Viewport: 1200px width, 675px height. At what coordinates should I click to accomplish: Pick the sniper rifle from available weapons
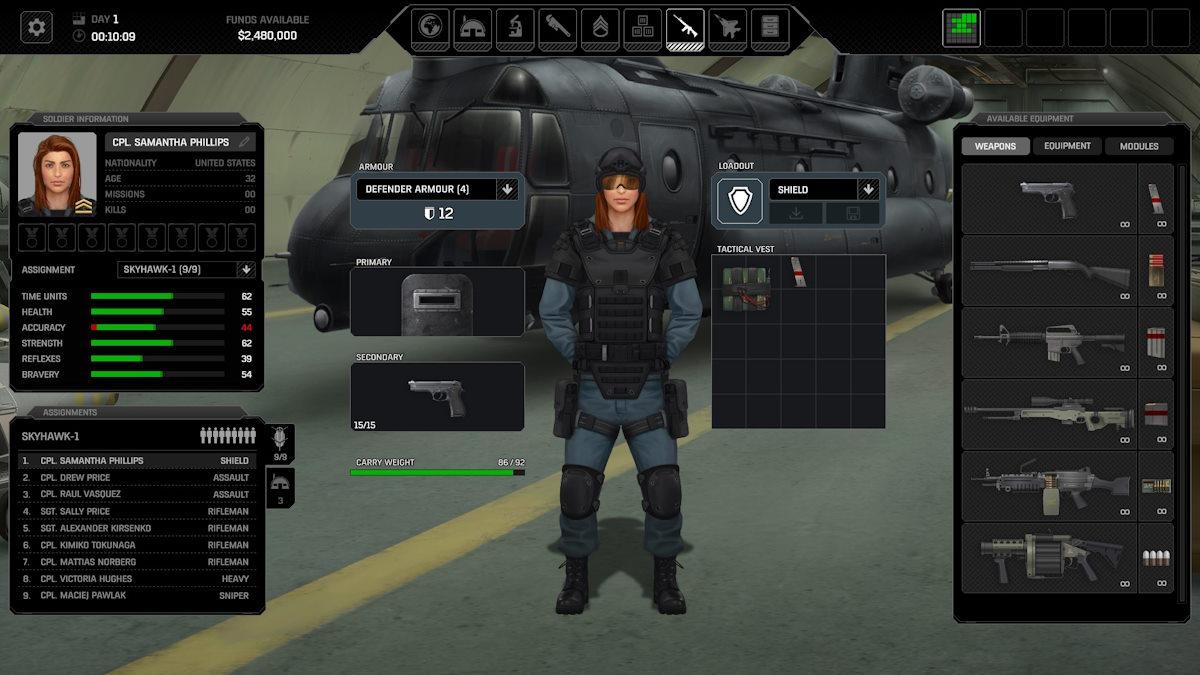click(x=1048, y=414)
